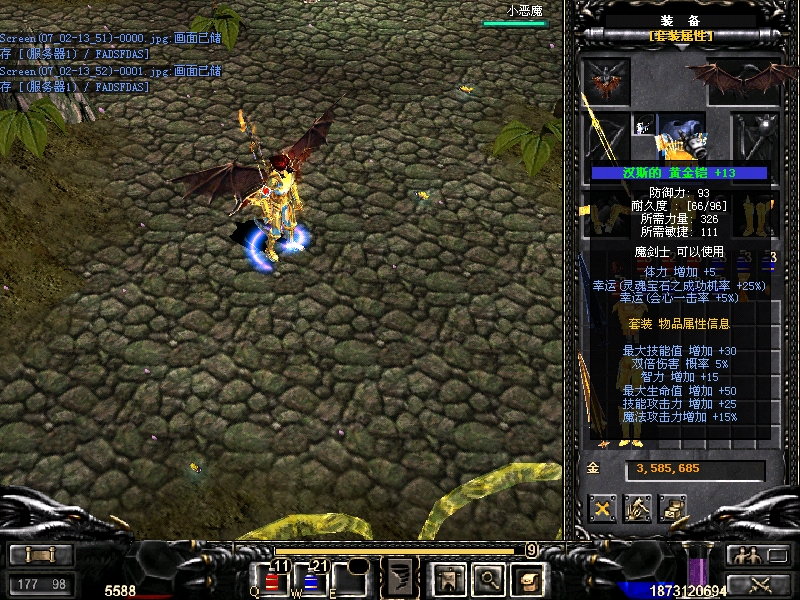Open the scroll icon button in bottom bar

click(527, 577)
